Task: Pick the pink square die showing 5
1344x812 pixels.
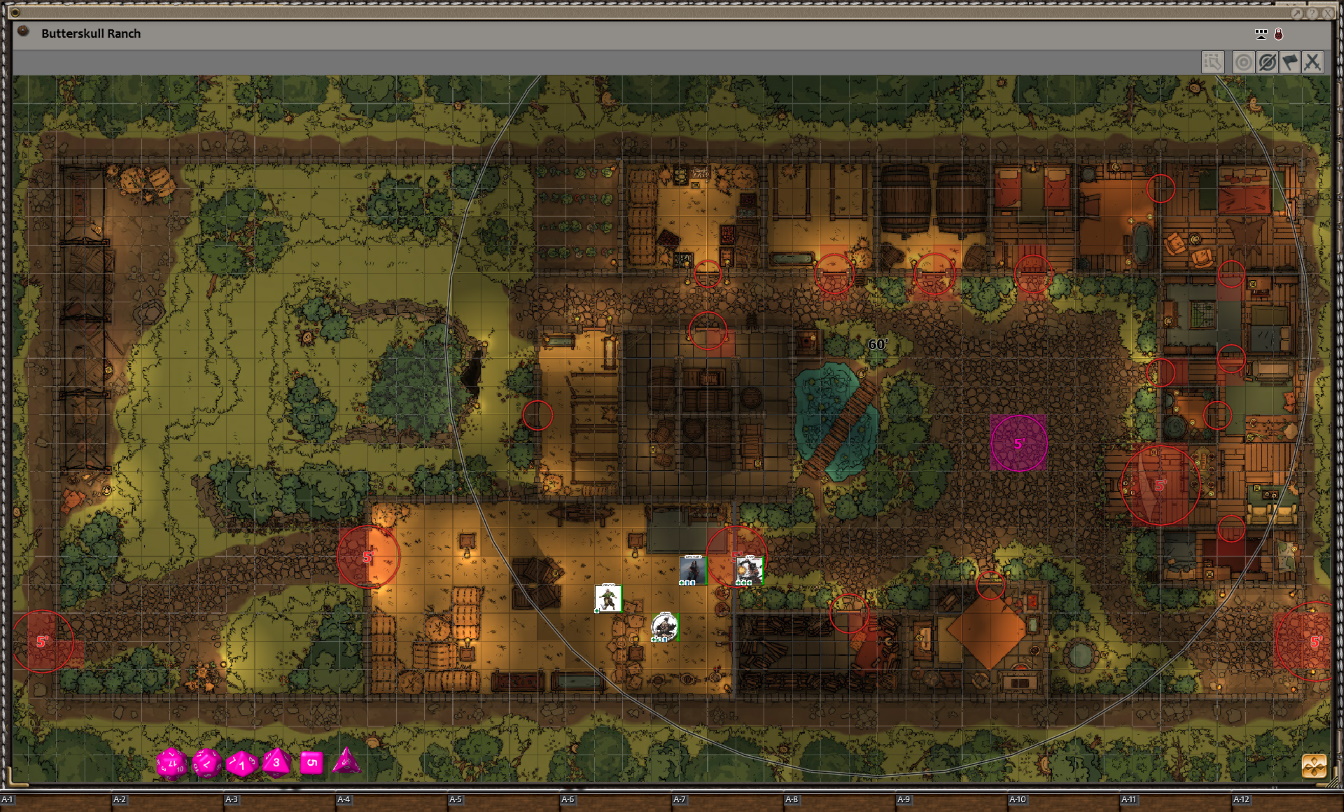Action: coord(312,763)
